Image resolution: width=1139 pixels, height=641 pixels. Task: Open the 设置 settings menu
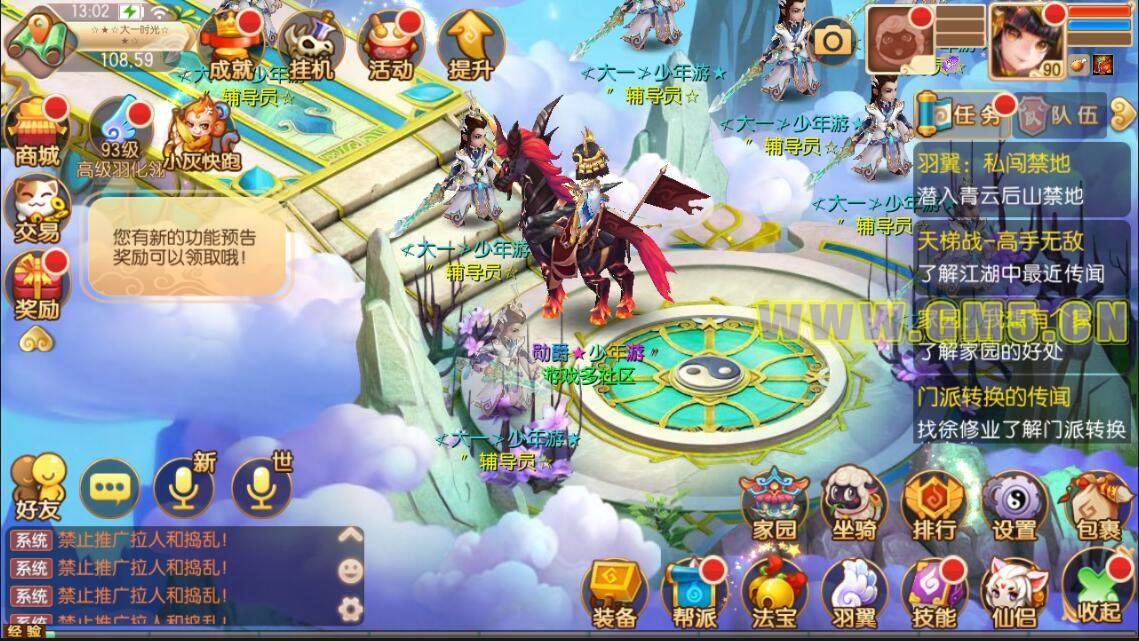(x=1014, y=505)
